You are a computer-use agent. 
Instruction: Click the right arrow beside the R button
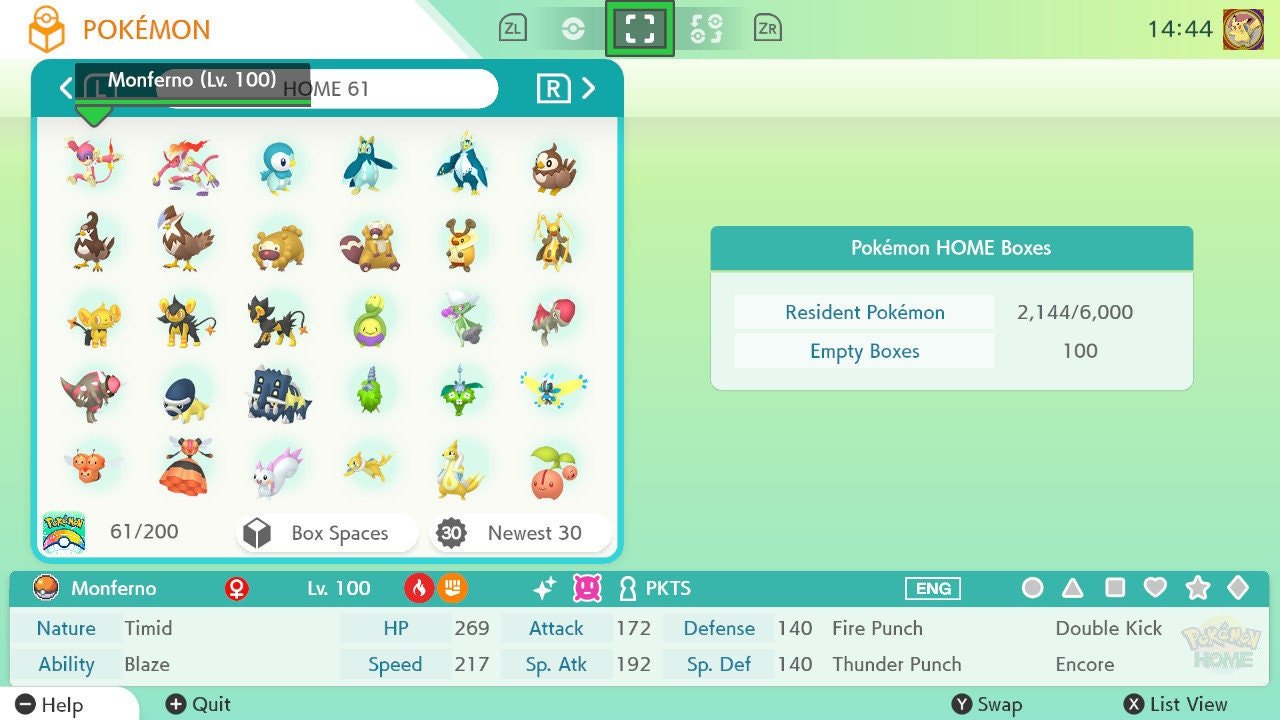tap(588, 88)
